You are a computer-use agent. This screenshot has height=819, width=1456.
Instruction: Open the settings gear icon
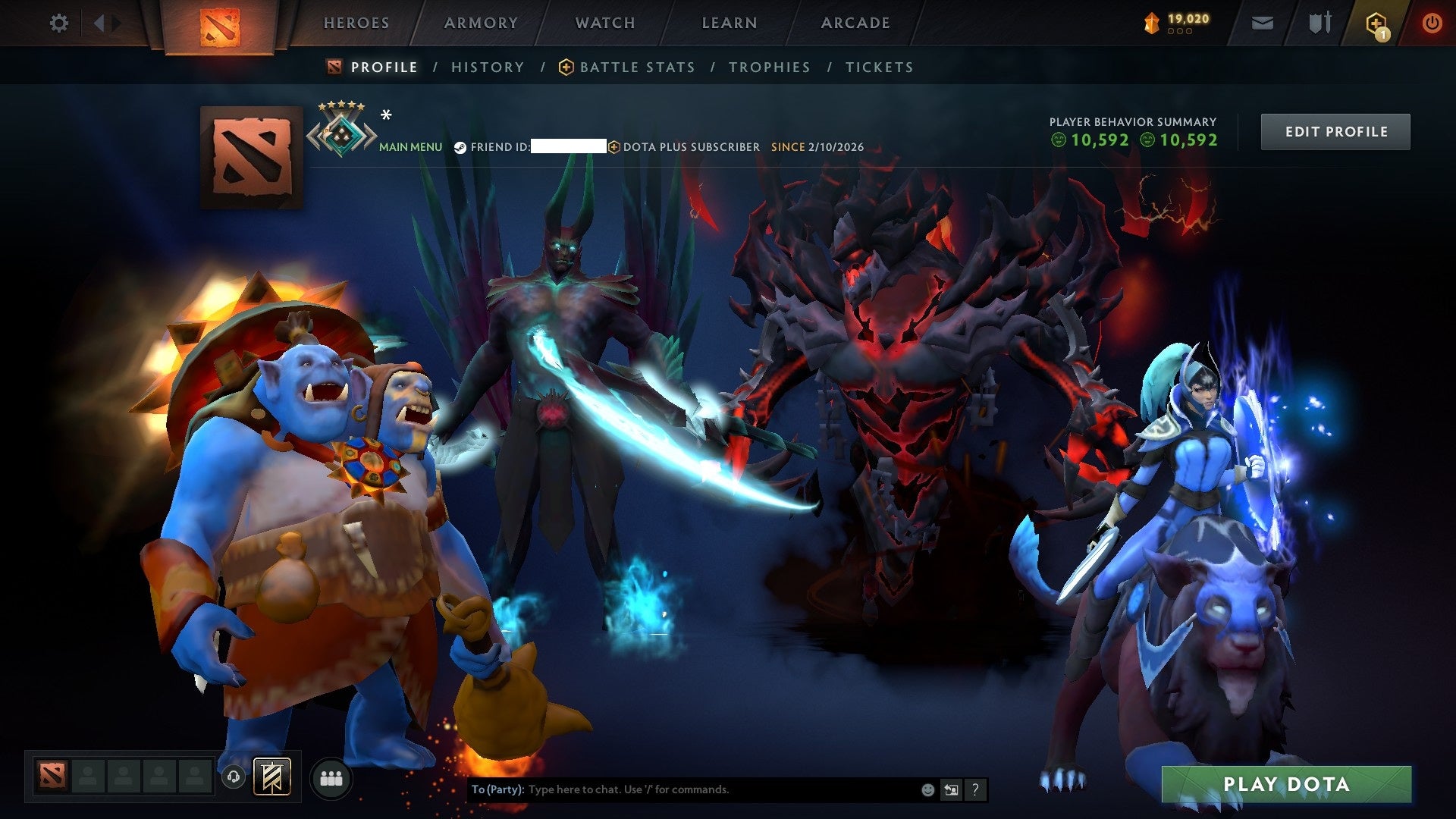tap(58, 23)
